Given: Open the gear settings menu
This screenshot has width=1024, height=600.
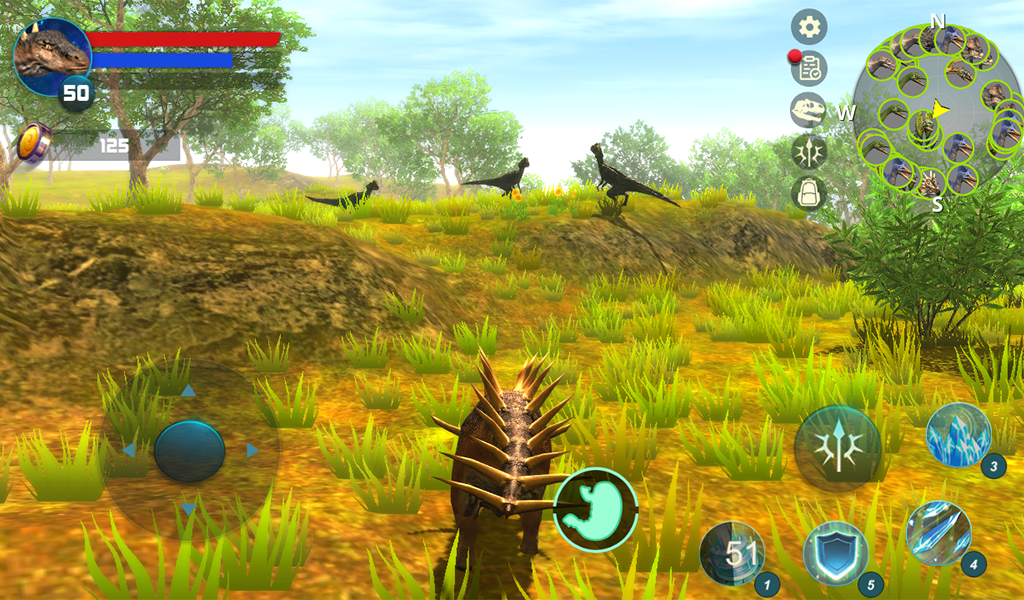Looking at the screenshot, I should click(809, 27).
